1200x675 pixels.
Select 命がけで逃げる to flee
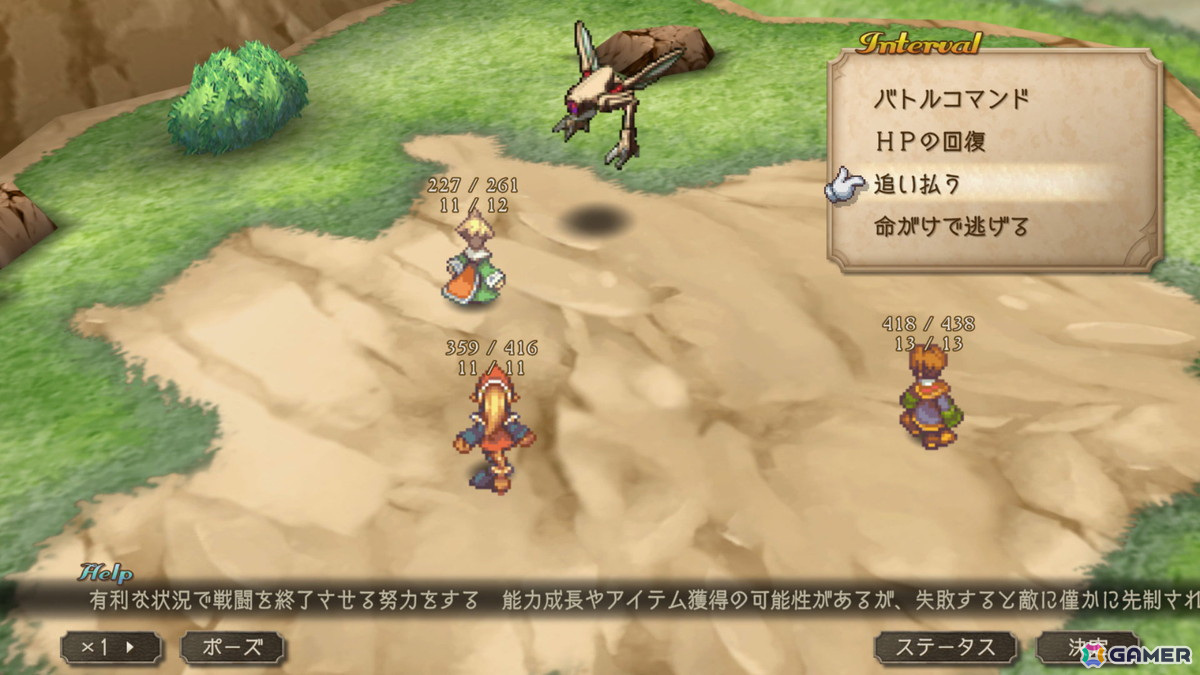coord(951,227)
